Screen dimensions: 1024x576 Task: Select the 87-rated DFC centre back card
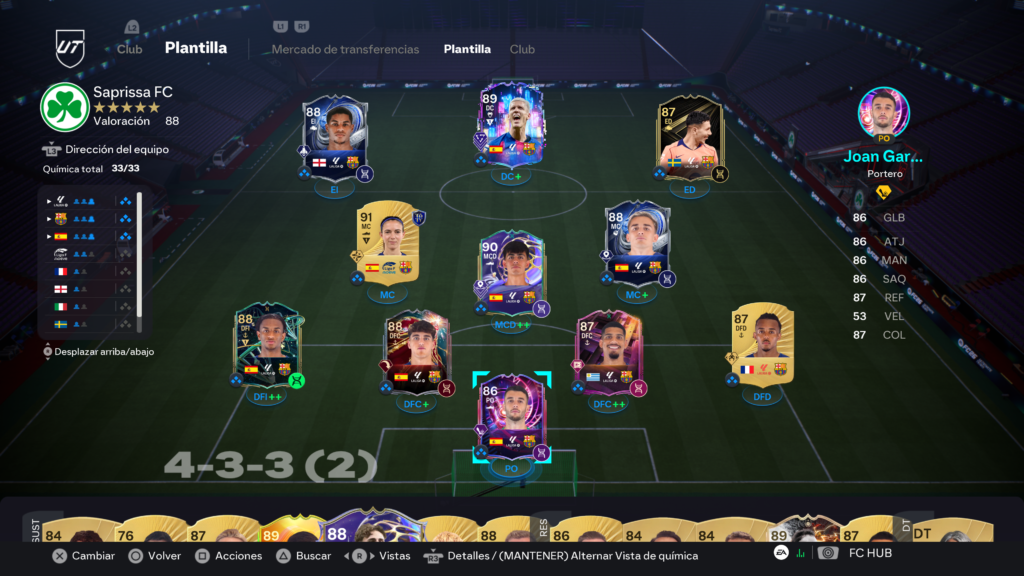click(609, 352)
